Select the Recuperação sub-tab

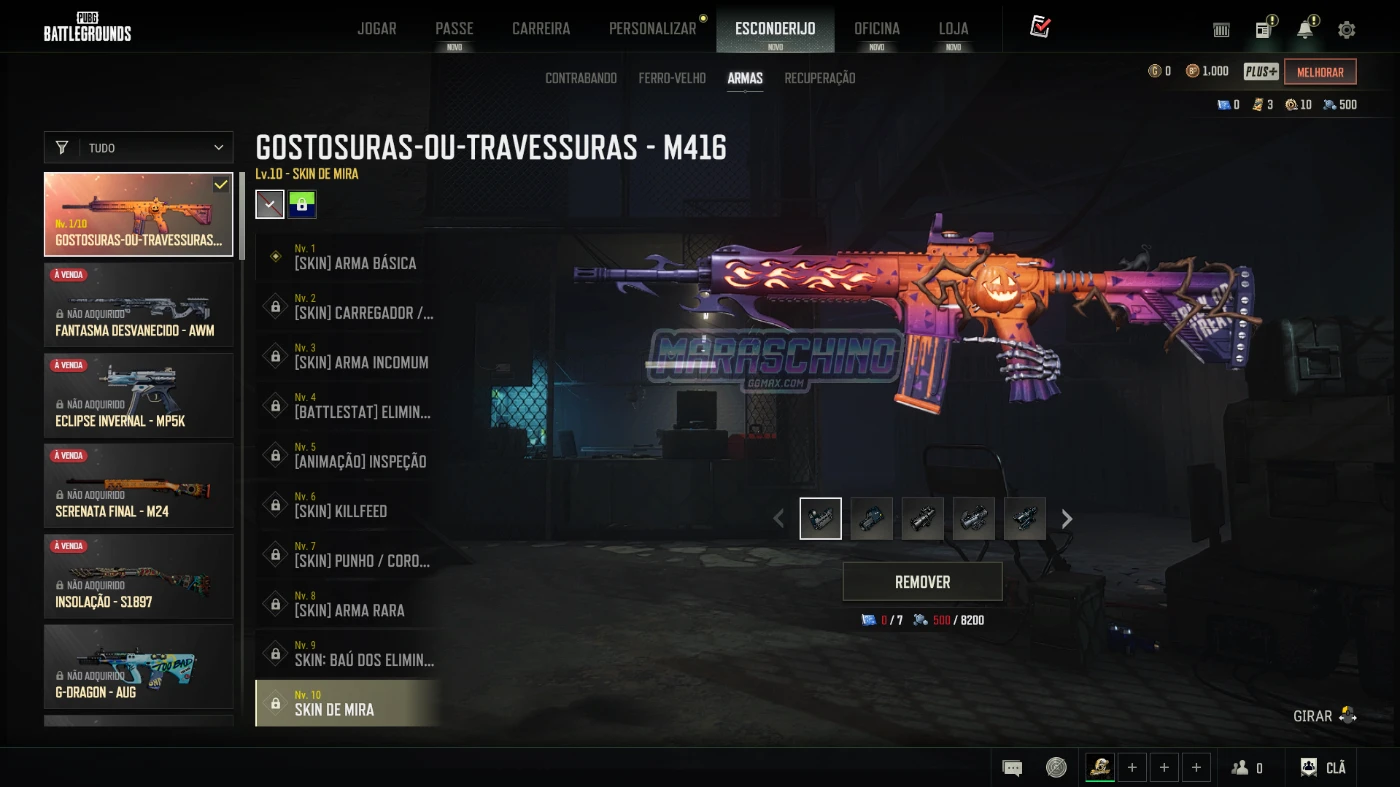pos(819,78)
